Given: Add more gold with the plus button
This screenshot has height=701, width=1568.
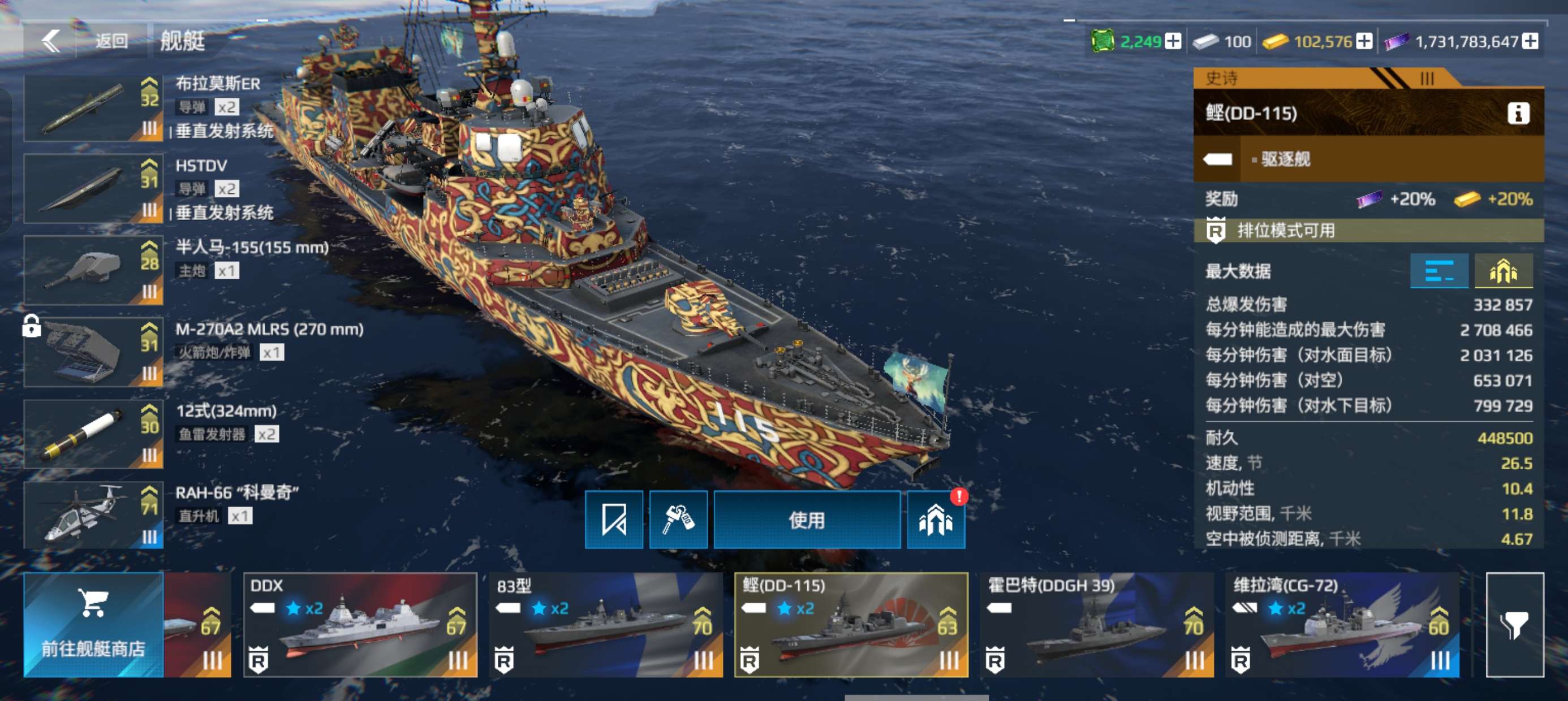Looking at the screenshot, I should click(x=1365, y=41).
